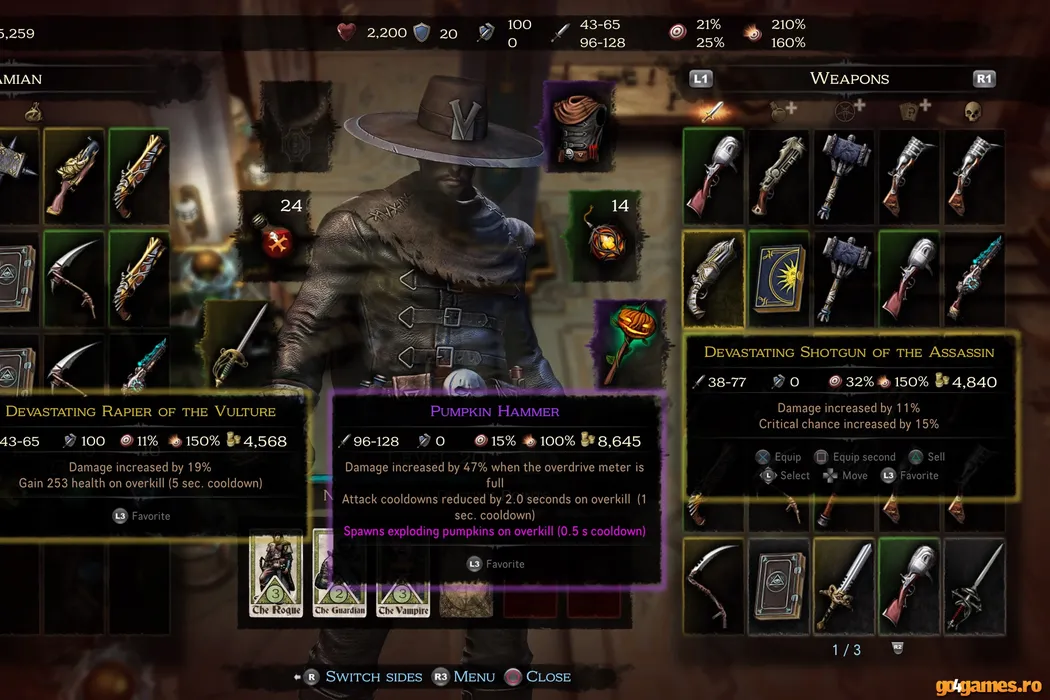Choose the cyan-glowing lightning gun slot

974,274
